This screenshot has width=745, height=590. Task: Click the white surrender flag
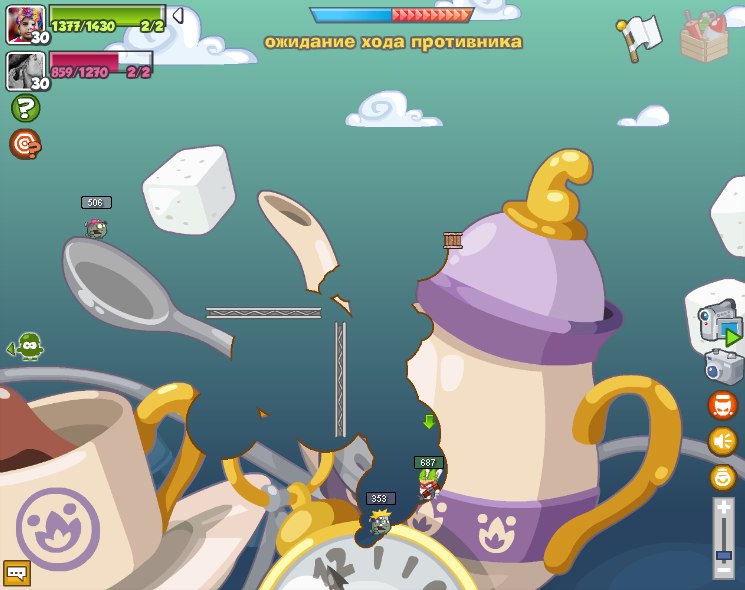(638, 36)
